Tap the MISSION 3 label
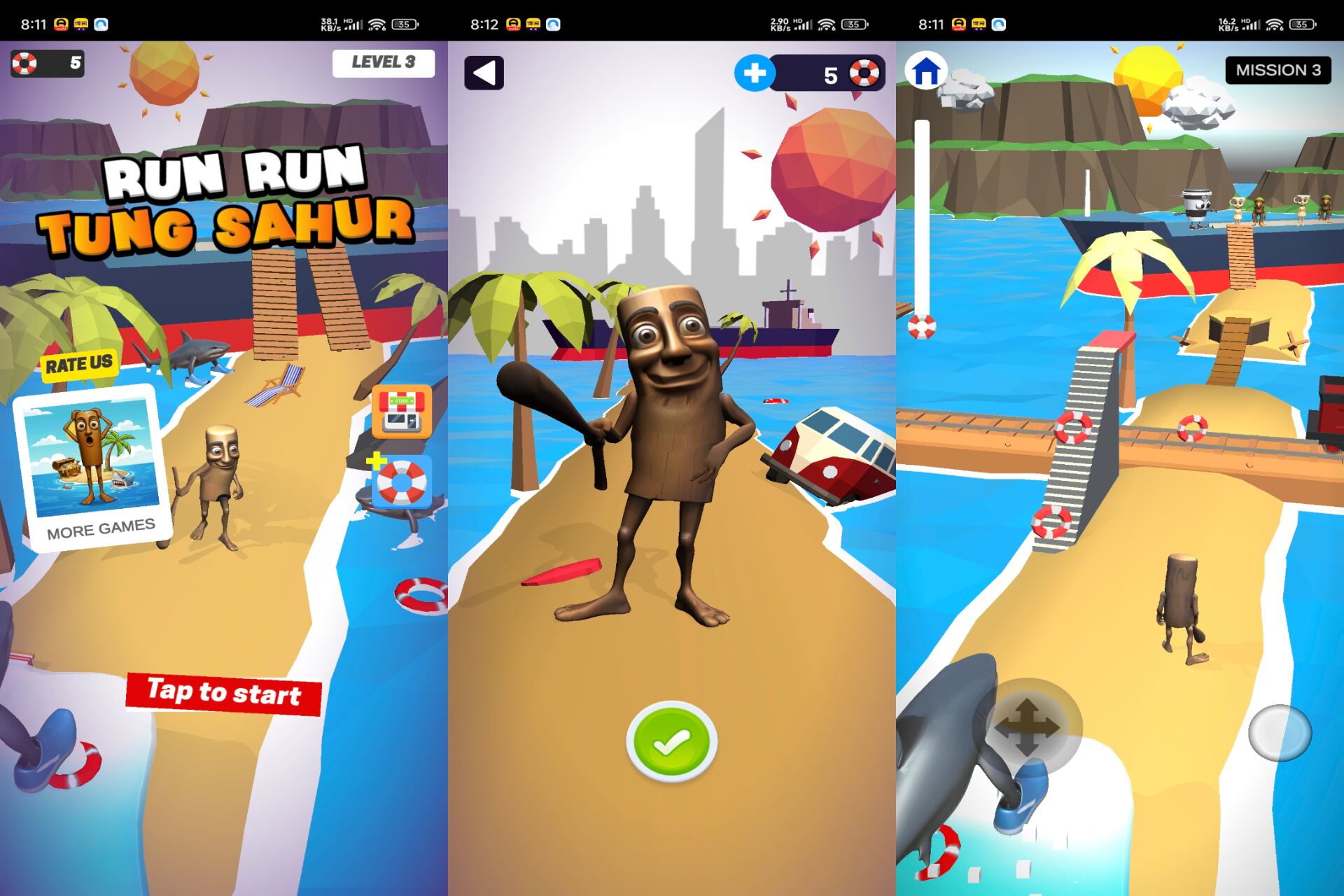The image size is (1344, 896). 1280,70
